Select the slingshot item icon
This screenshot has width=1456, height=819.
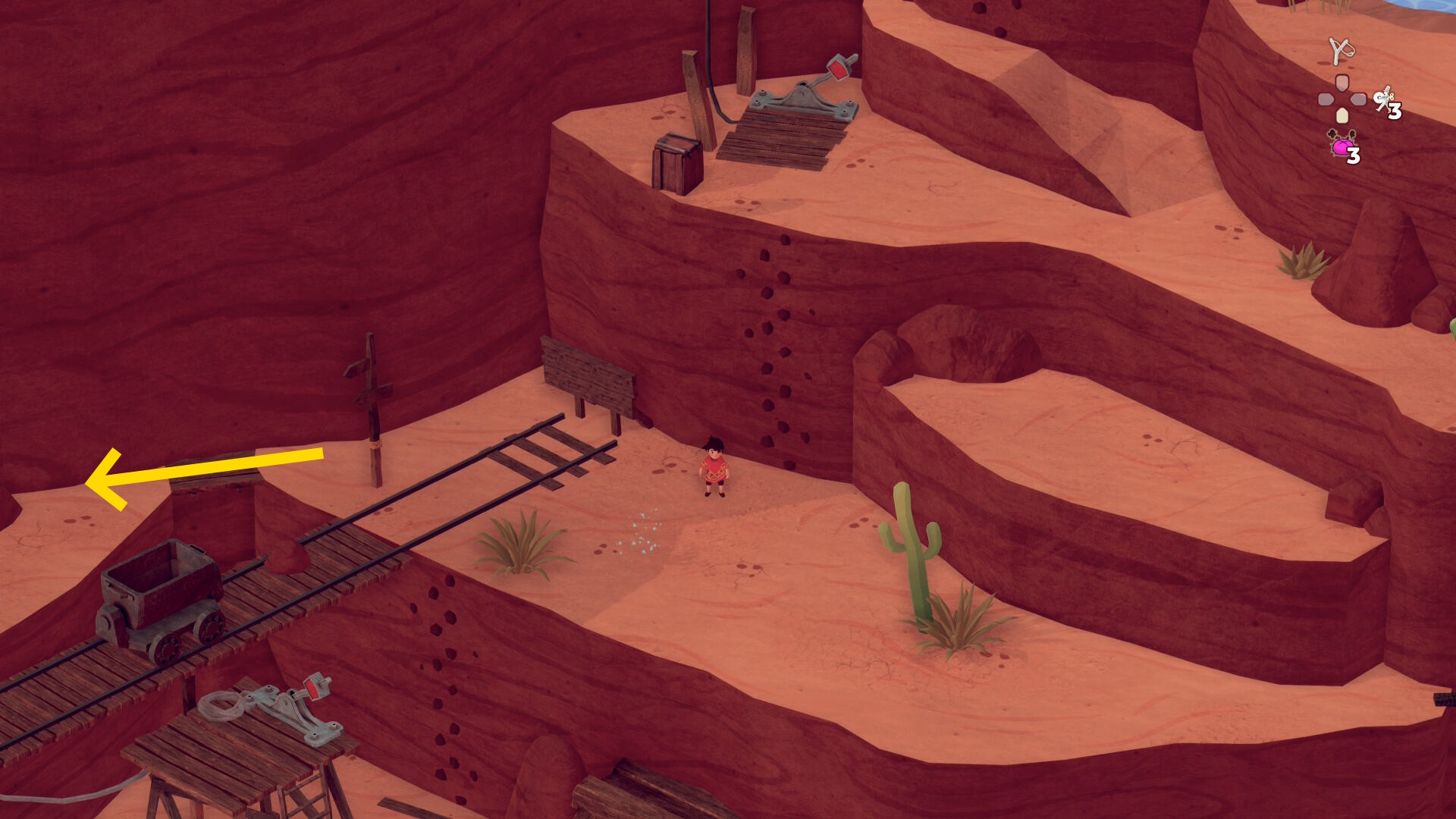(x=1341, y=51)
